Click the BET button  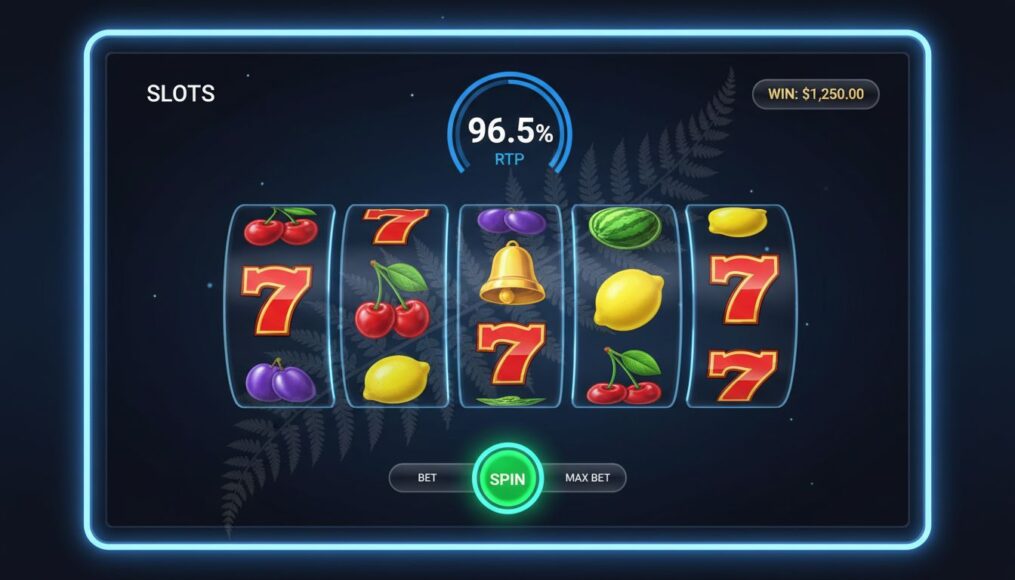[428, 478]
